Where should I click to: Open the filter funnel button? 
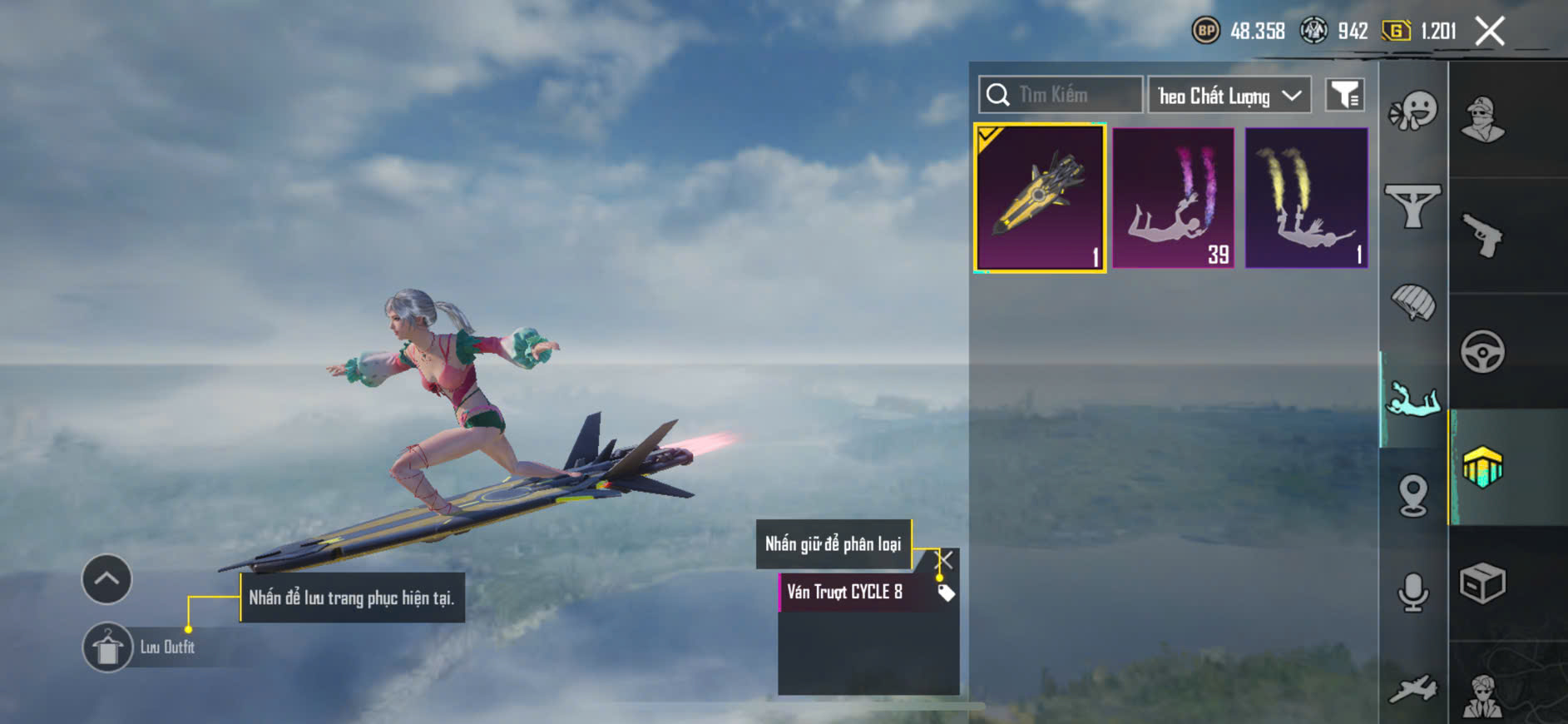tap(1344, 96)
